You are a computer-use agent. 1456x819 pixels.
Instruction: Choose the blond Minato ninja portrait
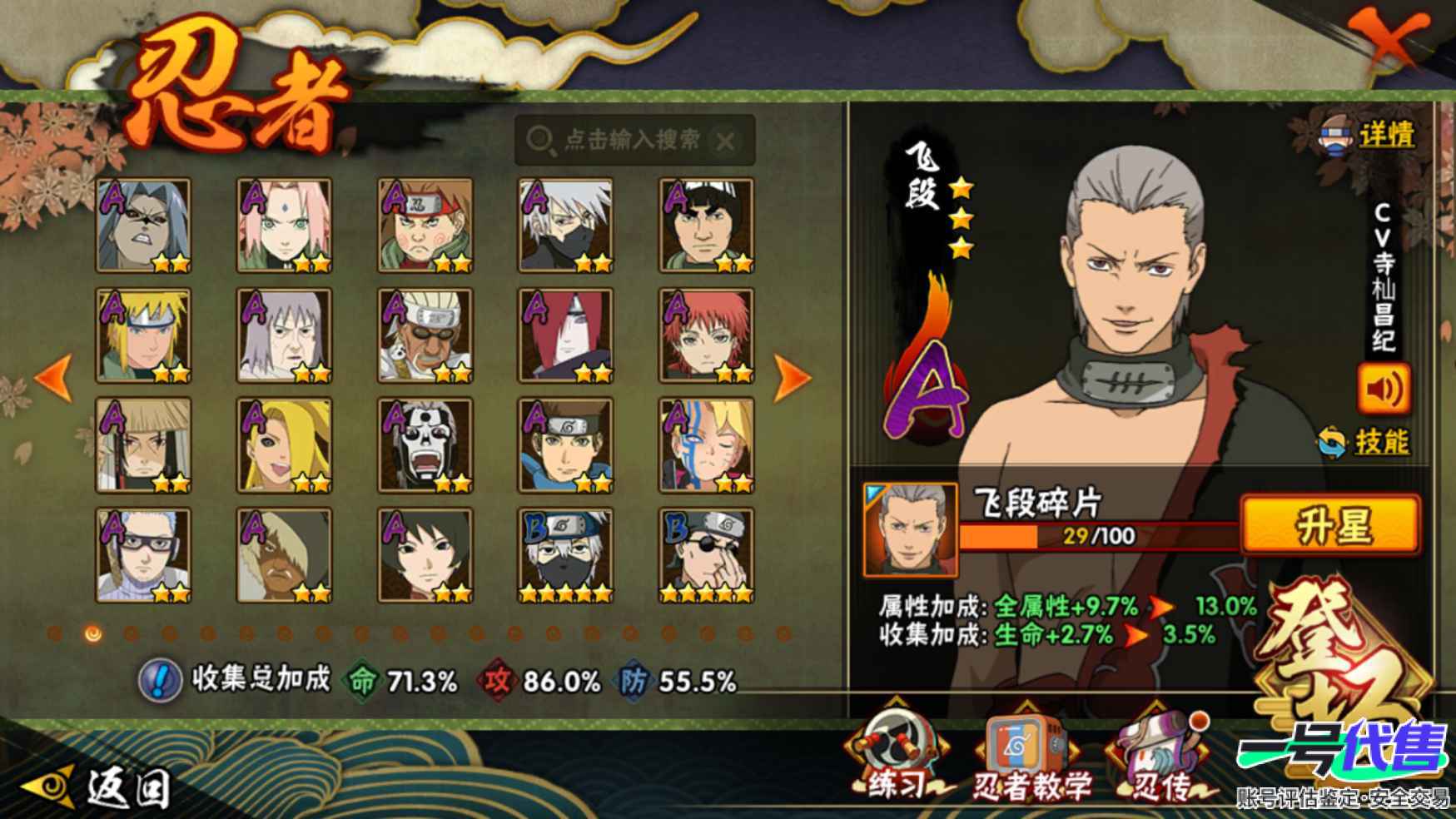143,335
